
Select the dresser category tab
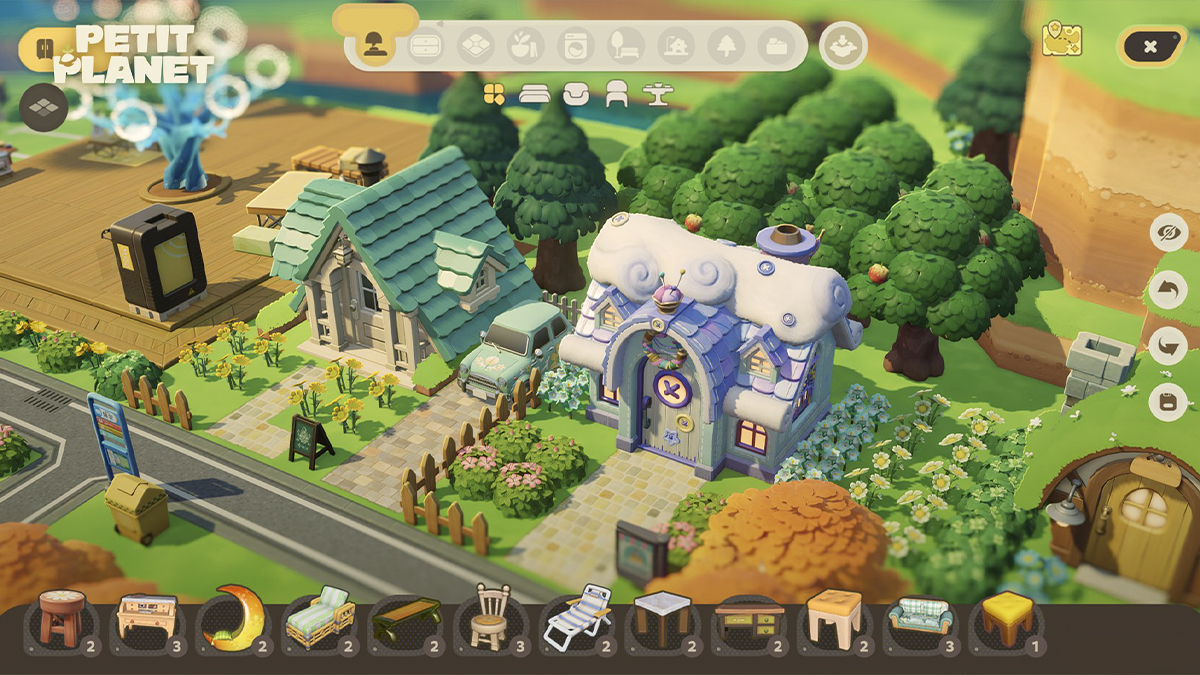[x=426, y=46]
